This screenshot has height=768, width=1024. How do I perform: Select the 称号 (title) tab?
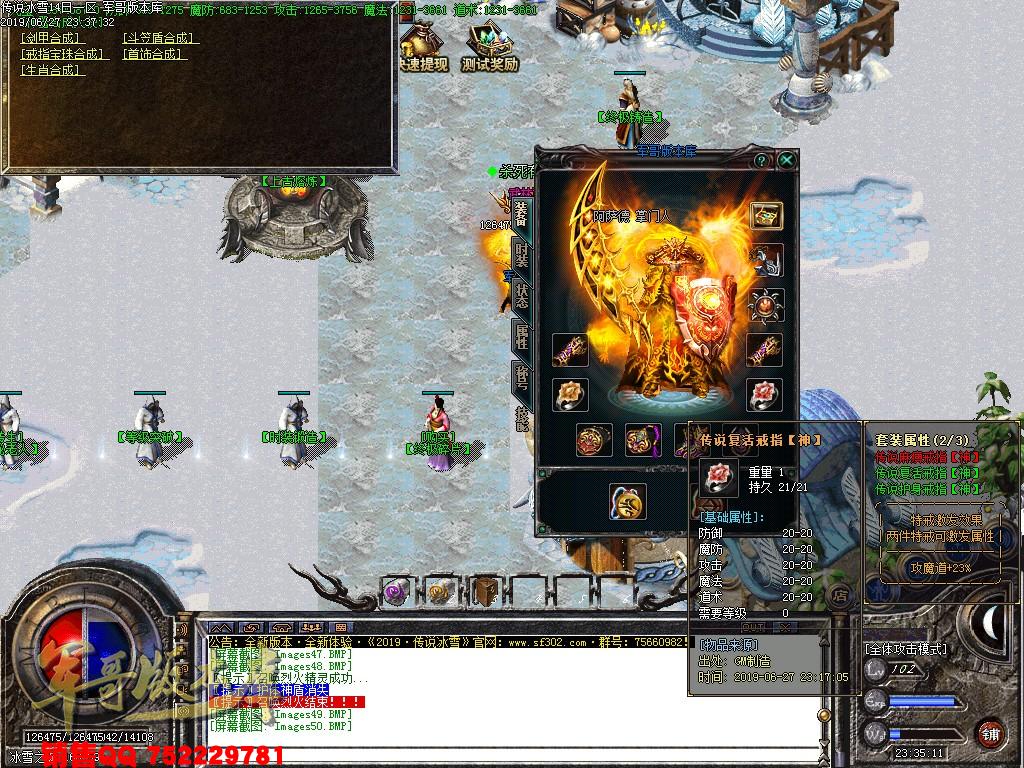pos(521,378)
